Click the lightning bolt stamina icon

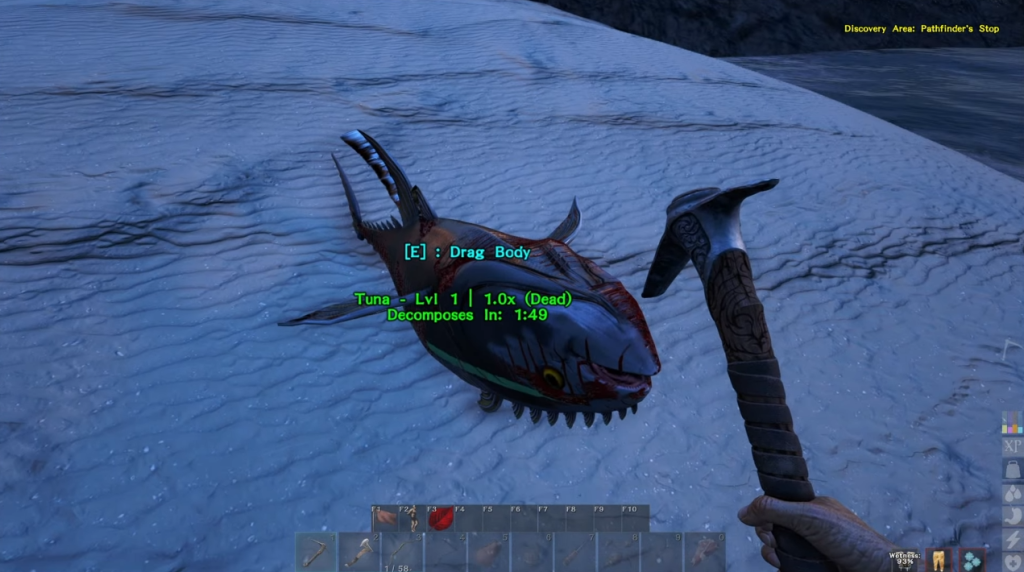coord(1012,540)
